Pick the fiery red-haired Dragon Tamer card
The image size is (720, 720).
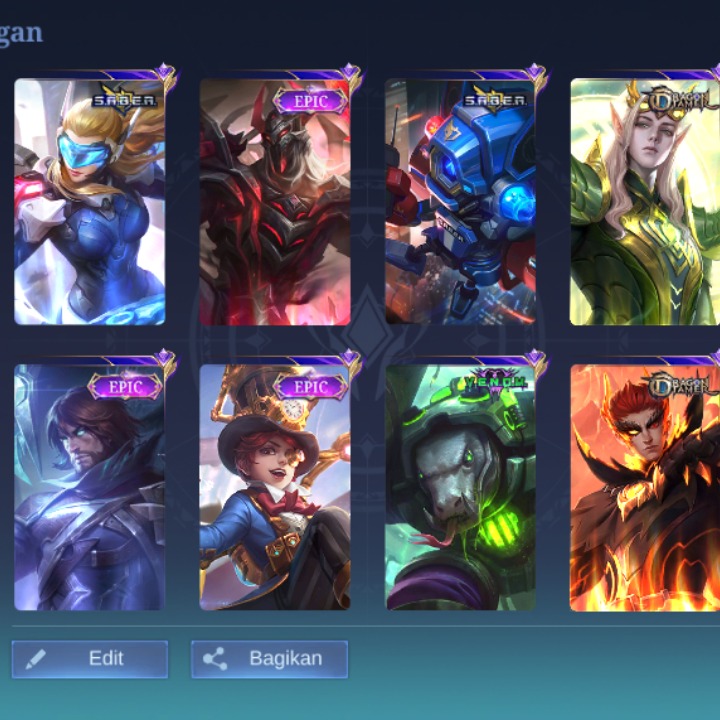pos(644,487)
